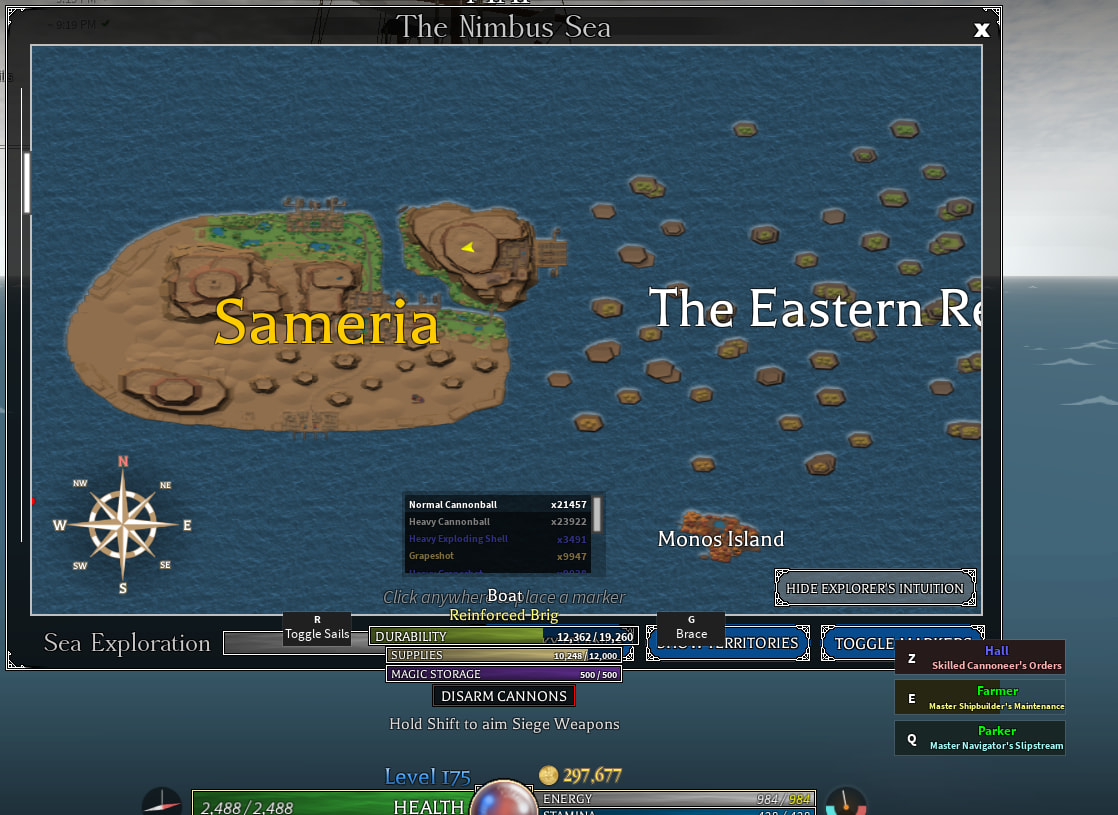This screenshot has height=815, width=1118.
Task: Trigger Parker's Master Navigator's Slipstream
Action: pyautogui.click(x=979, y=738)
